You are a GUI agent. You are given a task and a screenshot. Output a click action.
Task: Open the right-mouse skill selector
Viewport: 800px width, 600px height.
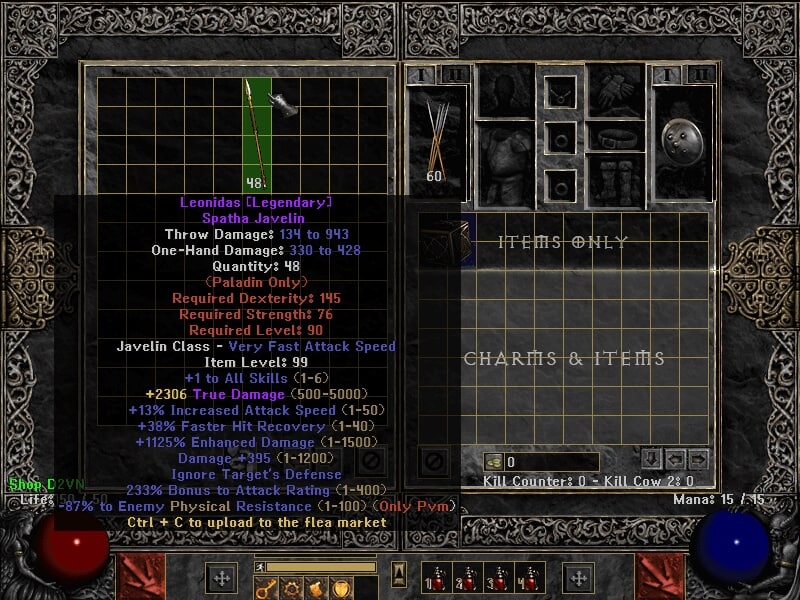click(x=578, y=578)
